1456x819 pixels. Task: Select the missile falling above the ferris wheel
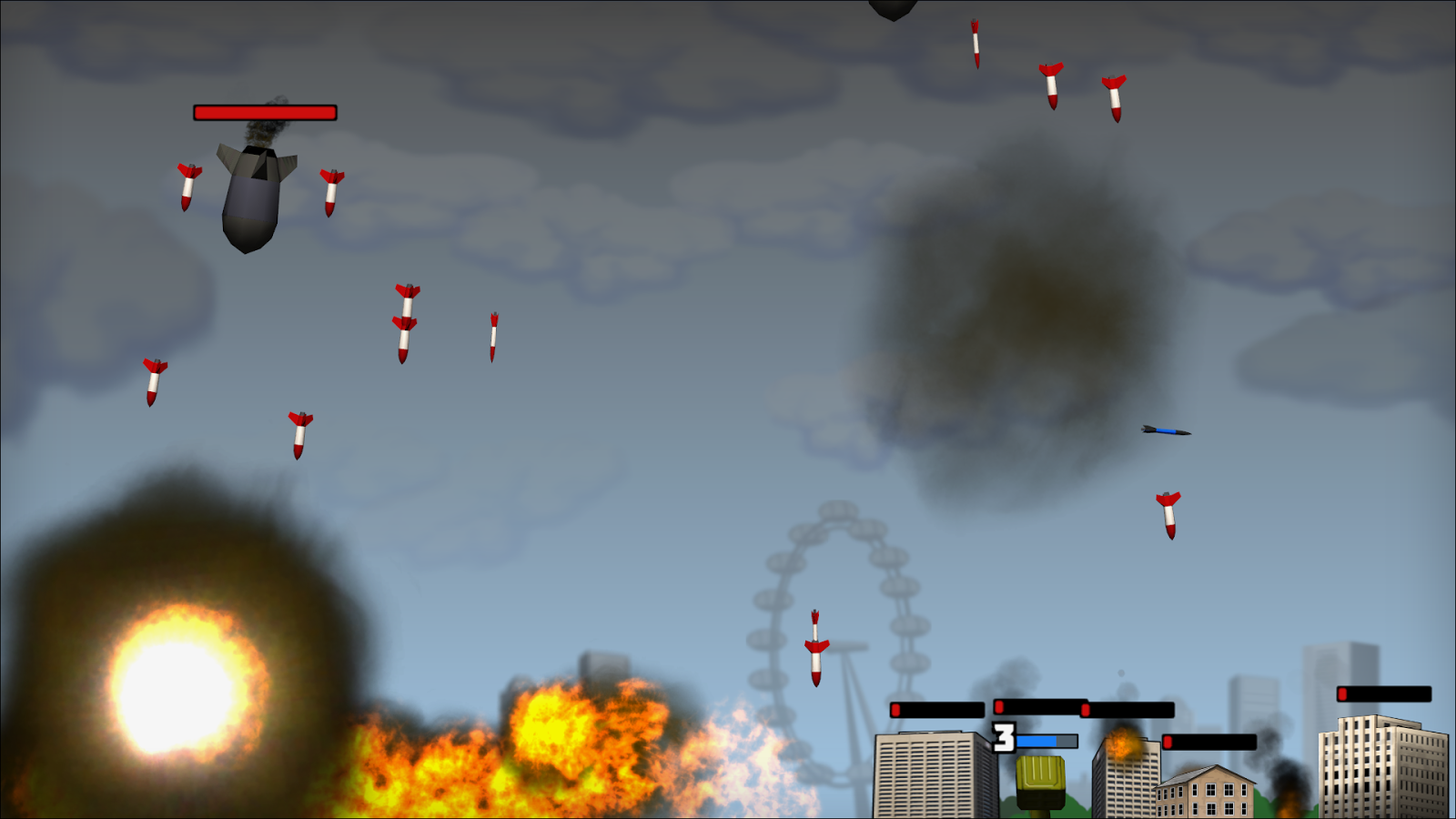coord(816,646)
